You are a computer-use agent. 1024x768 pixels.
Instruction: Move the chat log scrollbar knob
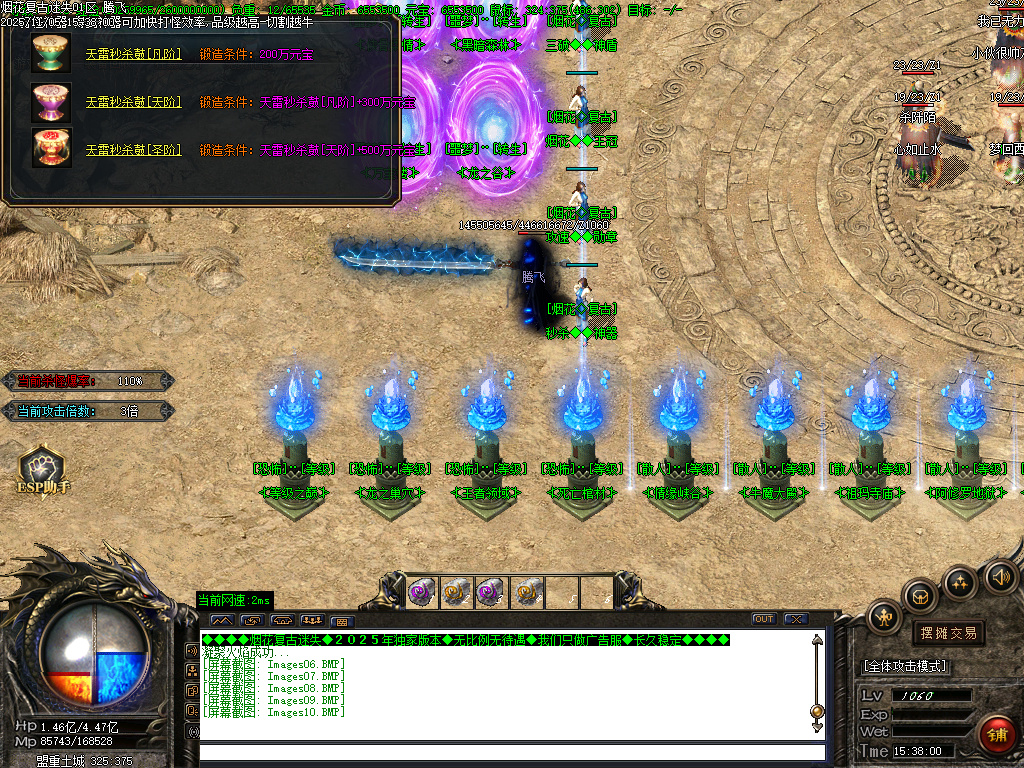[817, 711]
